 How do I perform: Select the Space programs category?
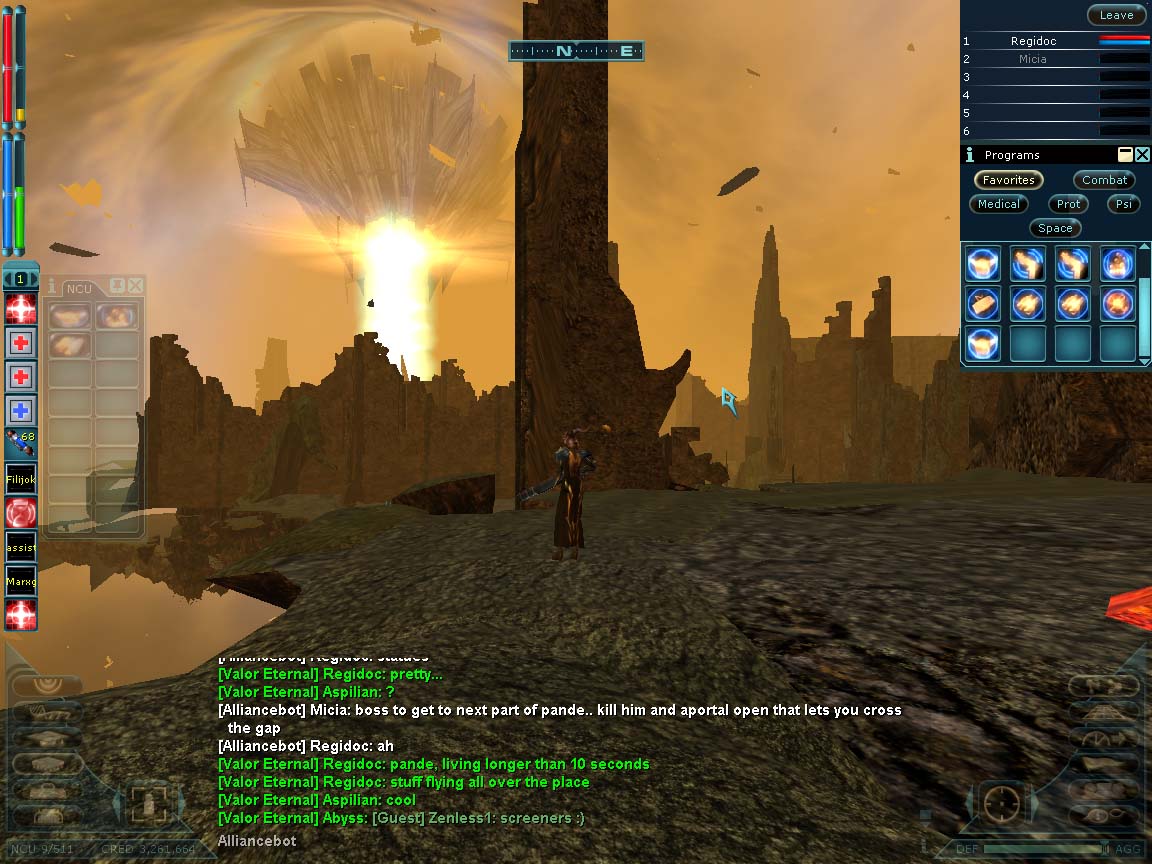[1054, 228]
